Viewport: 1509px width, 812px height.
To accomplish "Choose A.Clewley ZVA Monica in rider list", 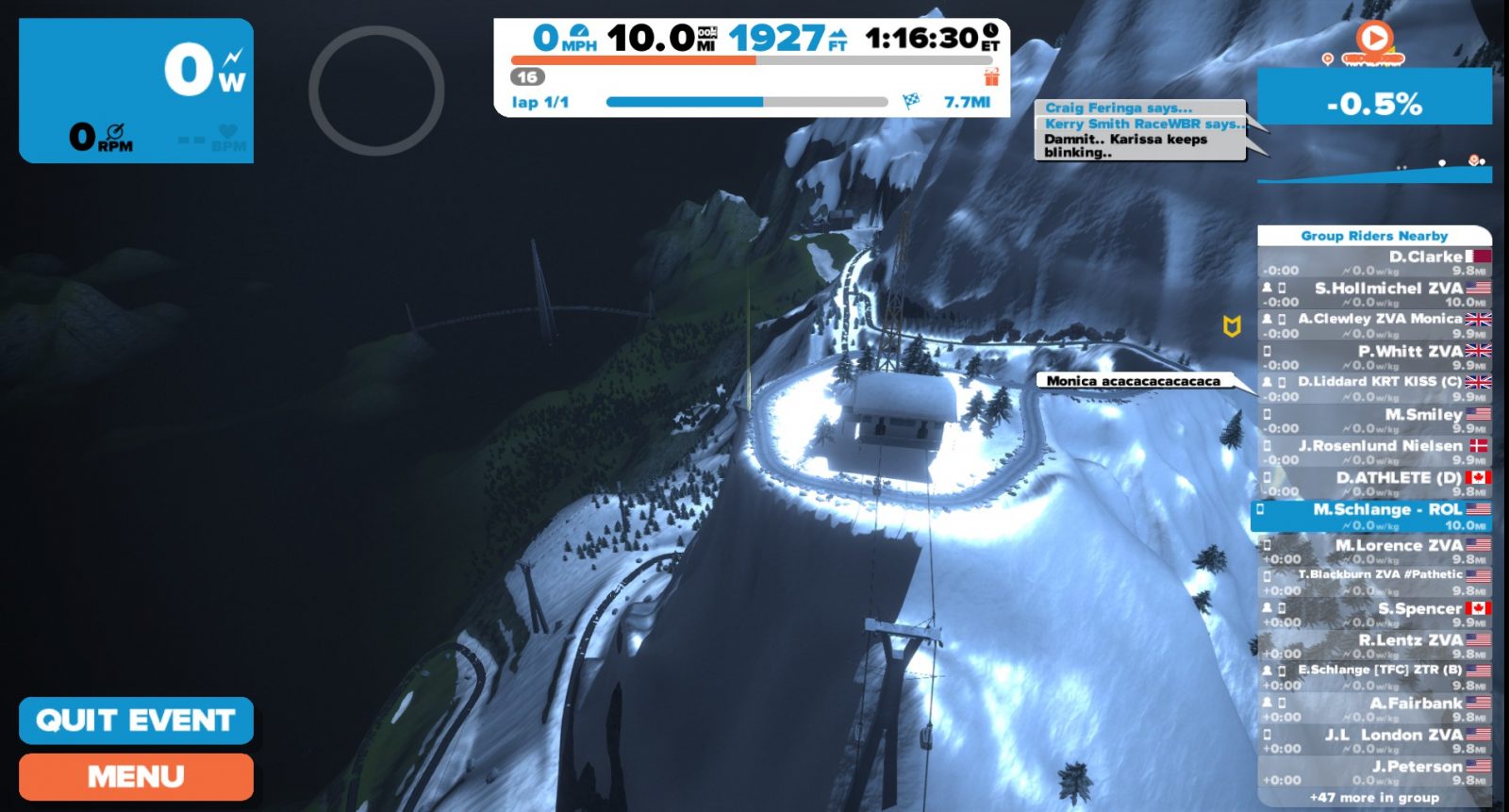I will tap(1374, 325).
